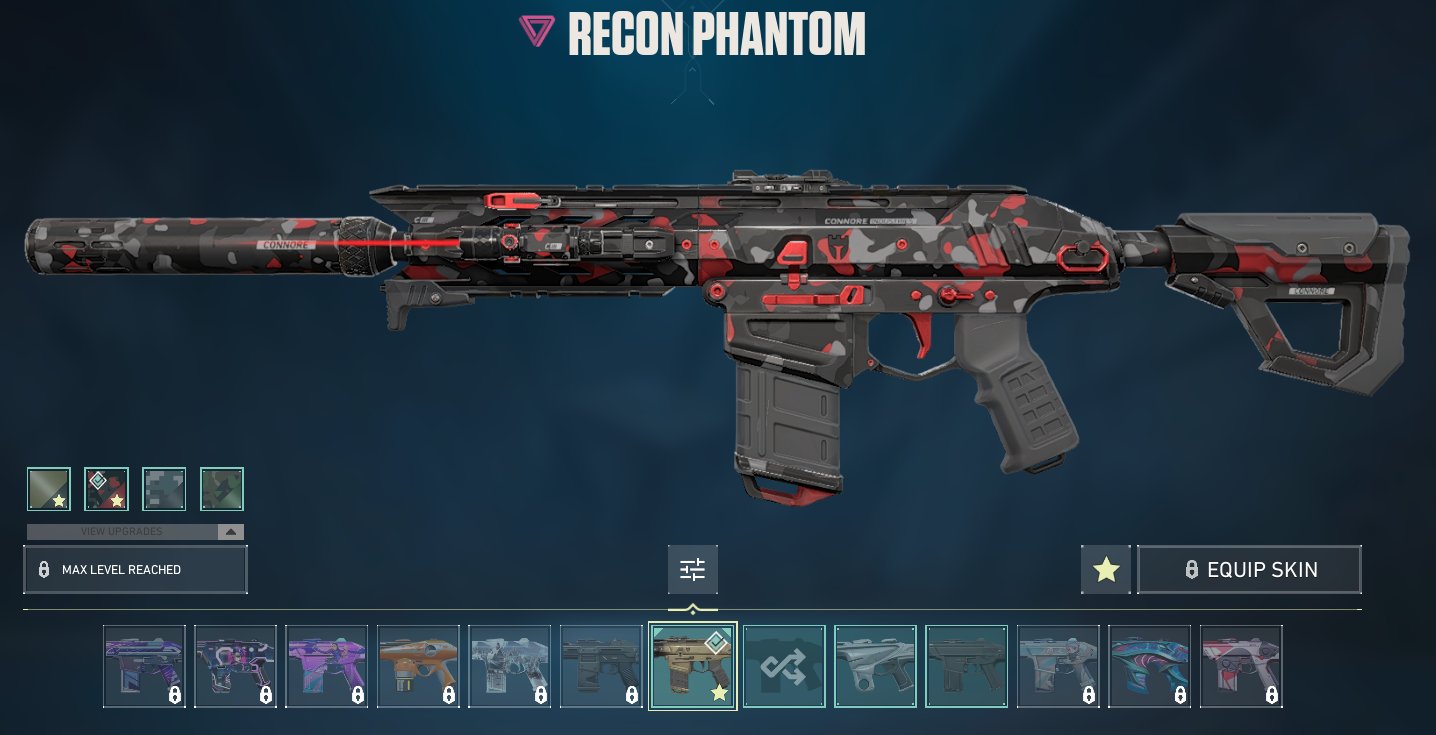Click the Max Level Reached button
Viewport: 1436px width, 735px height.
135,569
